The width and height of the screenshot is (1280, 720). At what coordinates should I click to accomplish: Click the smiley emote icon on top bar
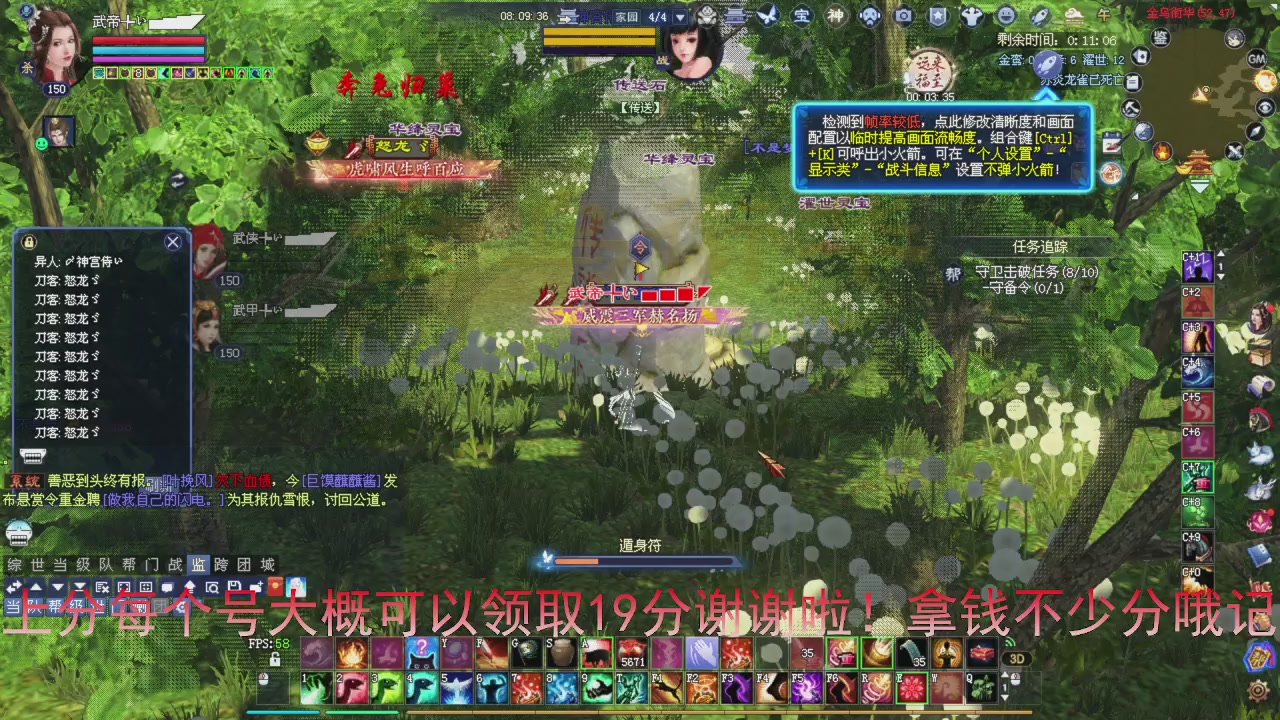tap(1004, 14)
